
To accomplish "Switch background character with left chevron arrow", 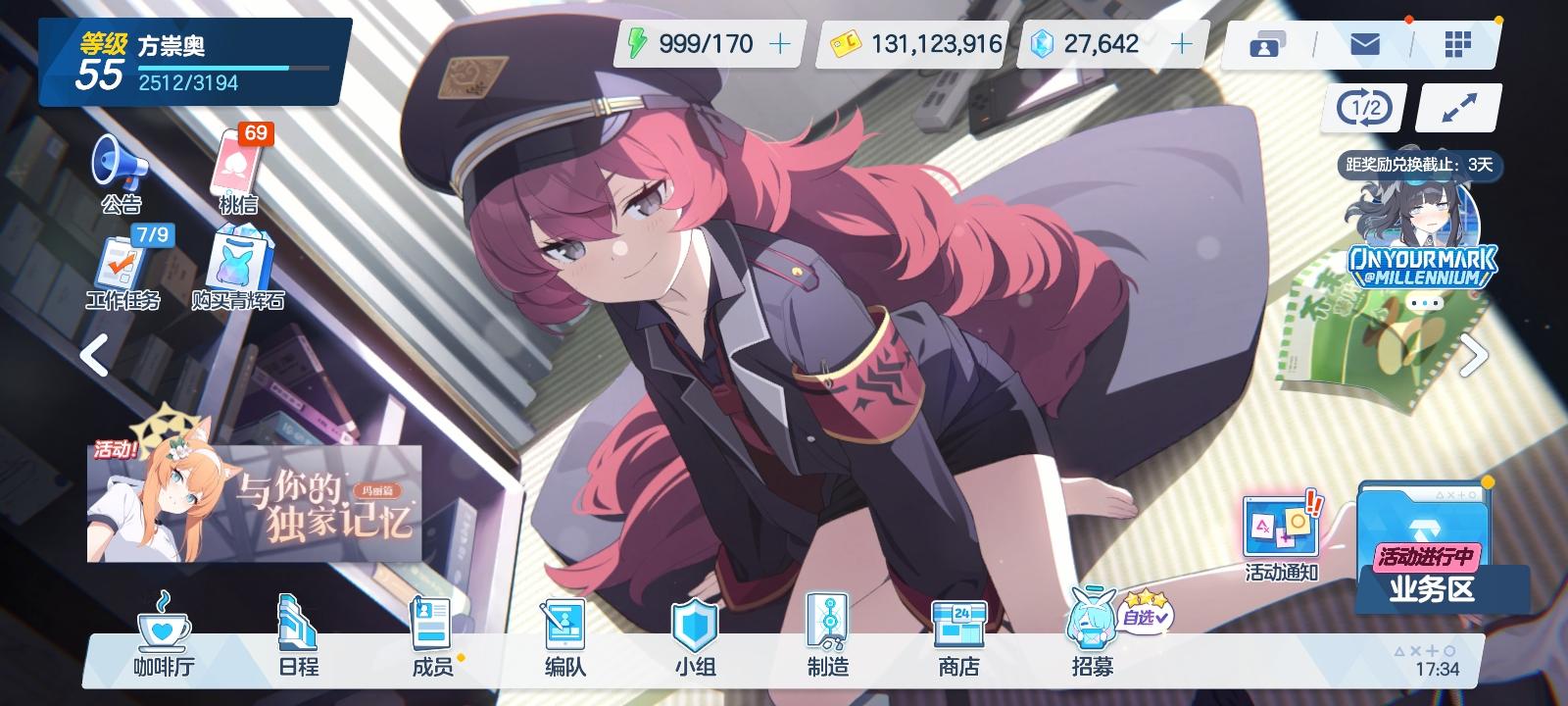I will 95,356.
